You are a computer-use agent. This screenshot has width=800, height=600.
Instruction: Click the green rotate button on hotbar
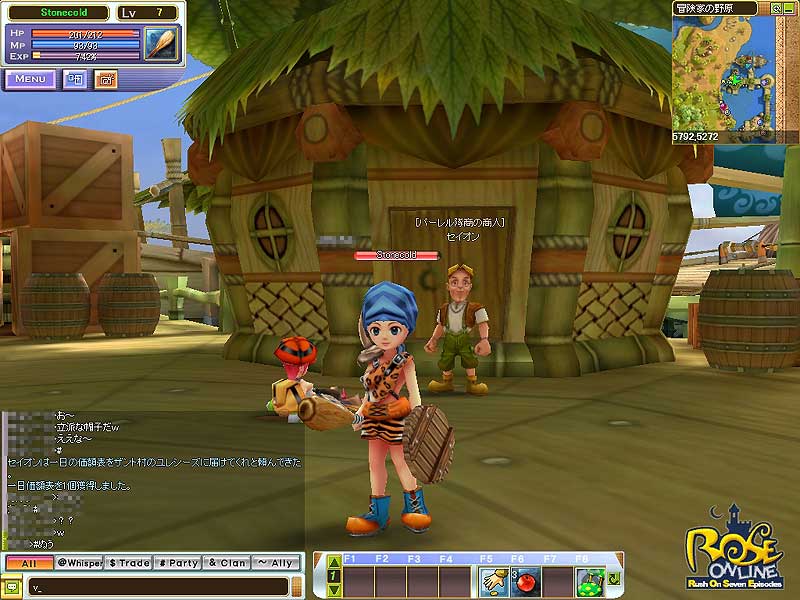click(x=612, y=579)
